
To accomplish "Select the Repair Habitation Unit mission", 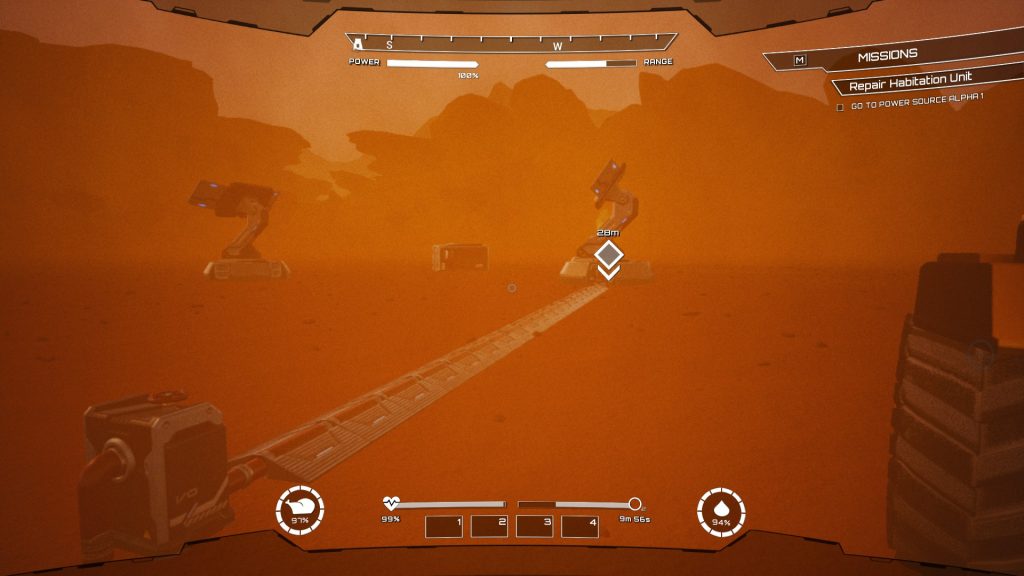I will coord(910,86).
